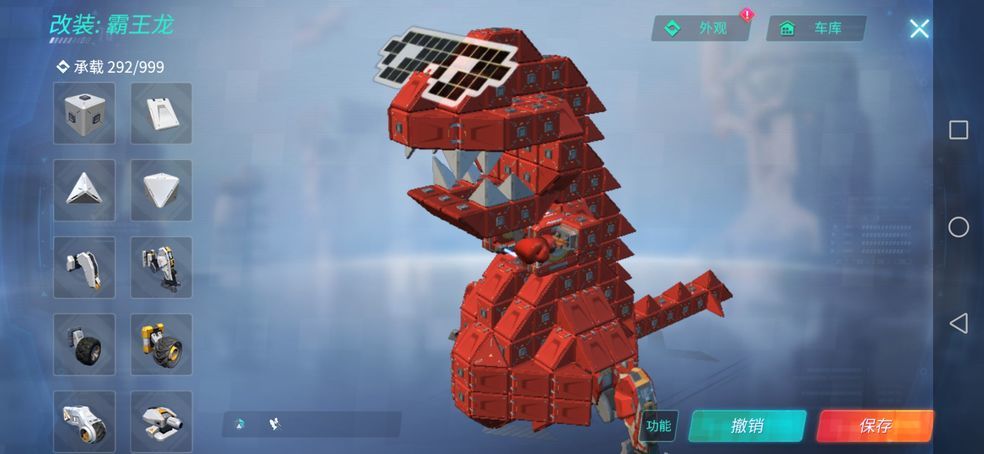Tap the Android circle home button

[x=958, y=227]
